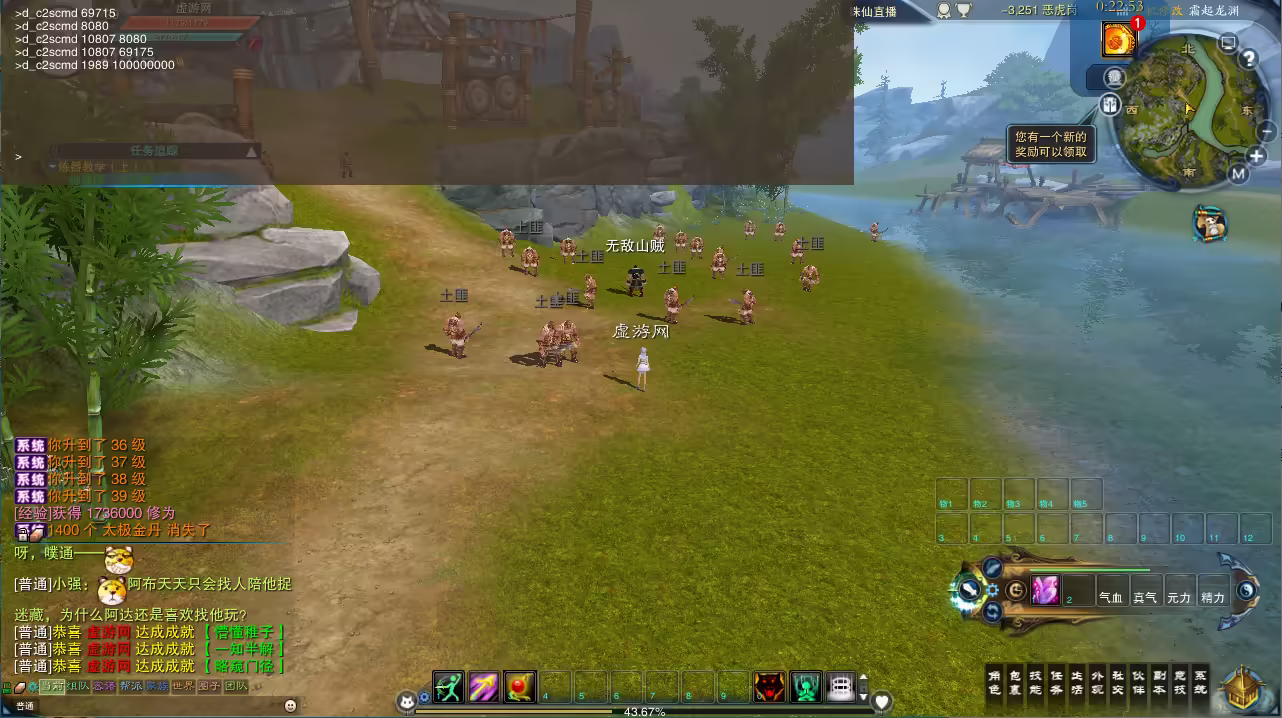Viewport: 1282px width, 718px height.
Task: Open the 角色 character menu
Action: pos(995,682)
